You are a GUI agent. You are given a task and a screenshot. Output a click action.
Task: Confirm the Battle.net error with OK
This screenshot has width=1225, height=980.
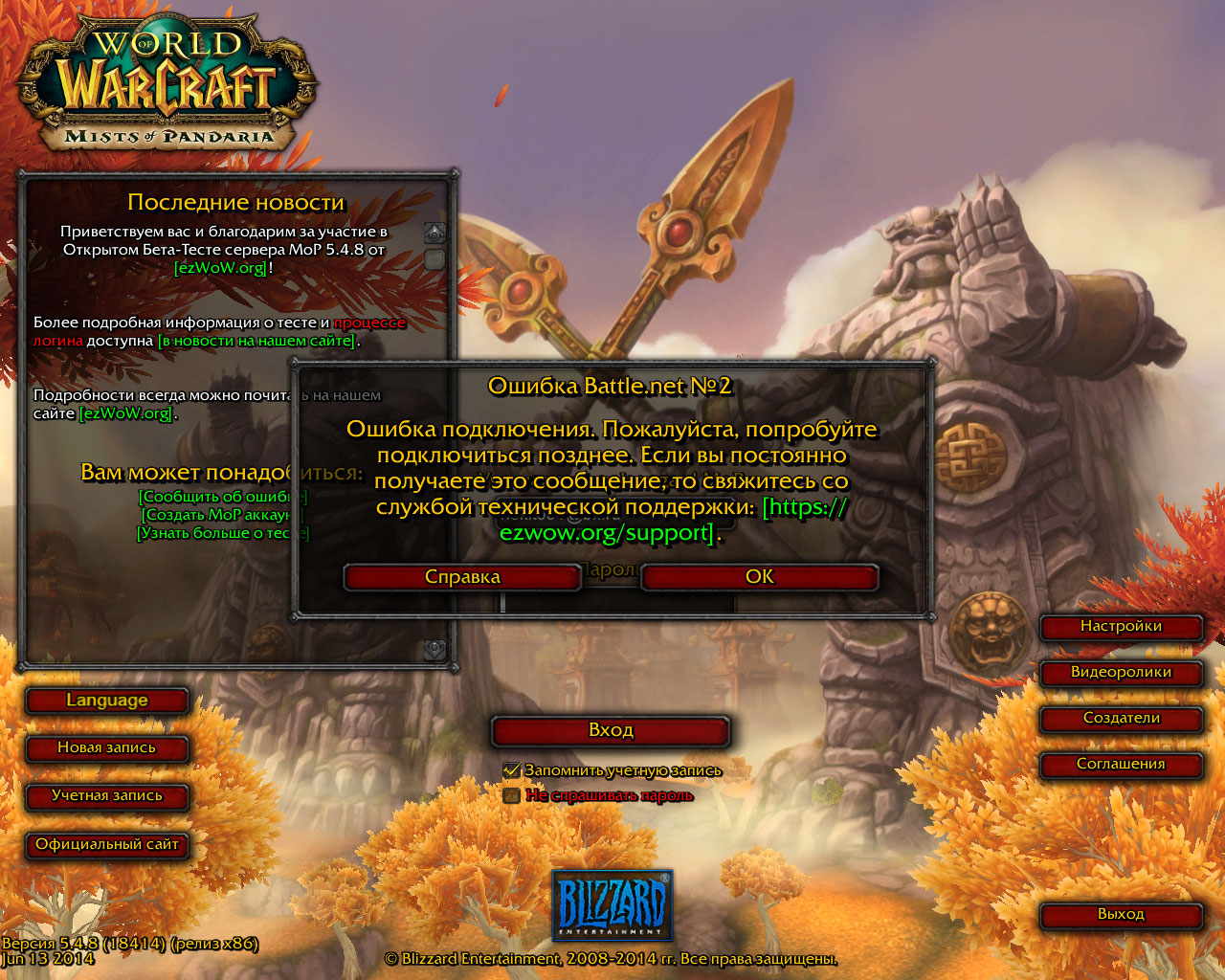[759, 577]
